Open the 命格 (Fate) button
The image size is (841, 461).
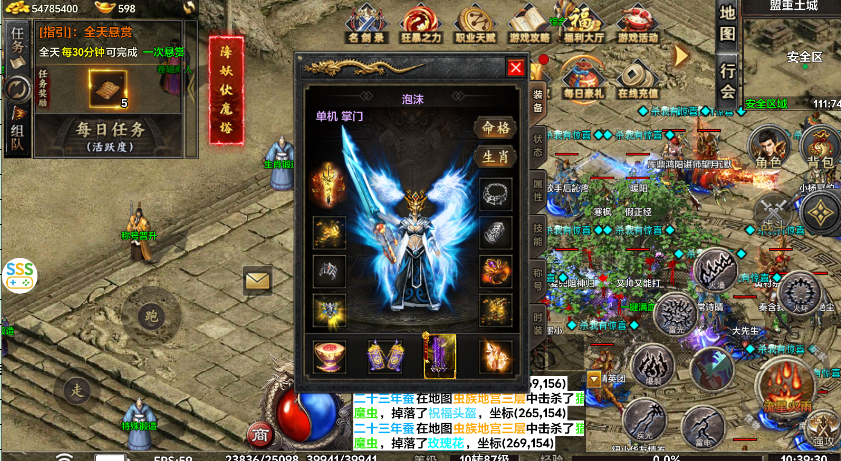[x=495, y=128]
